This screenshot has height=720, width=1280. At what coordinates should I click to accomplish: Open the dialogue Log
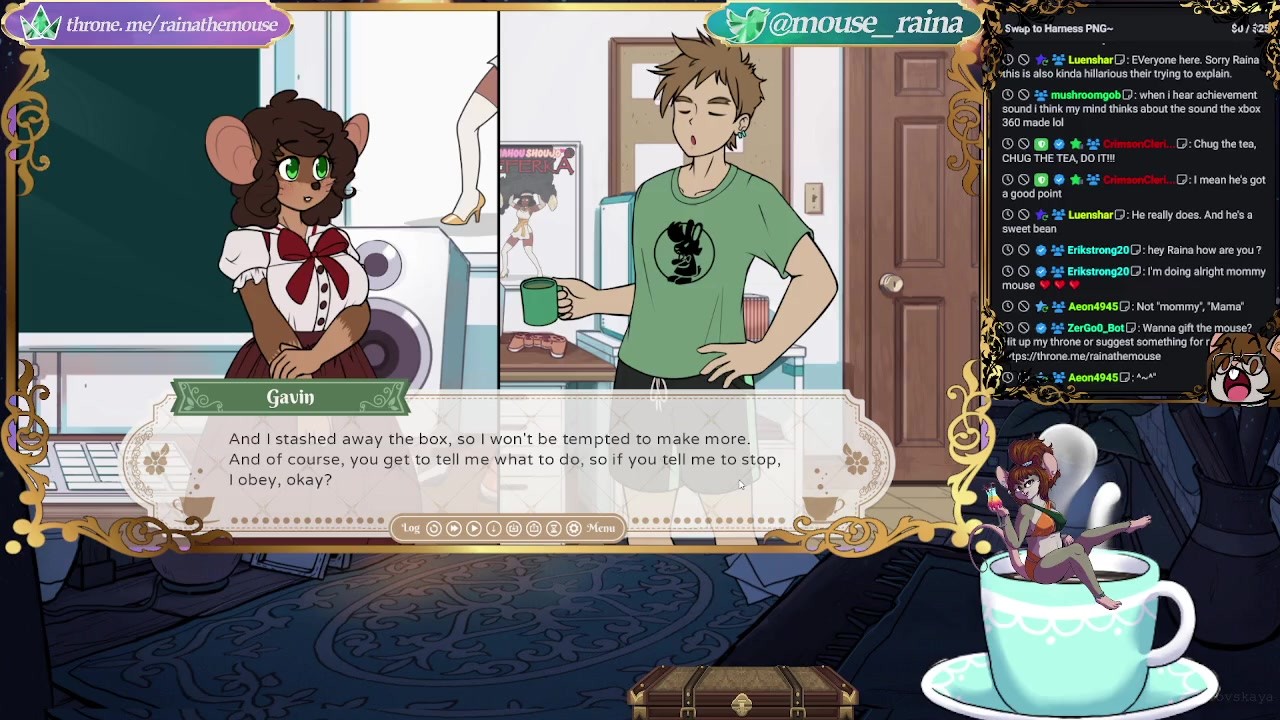411,528
